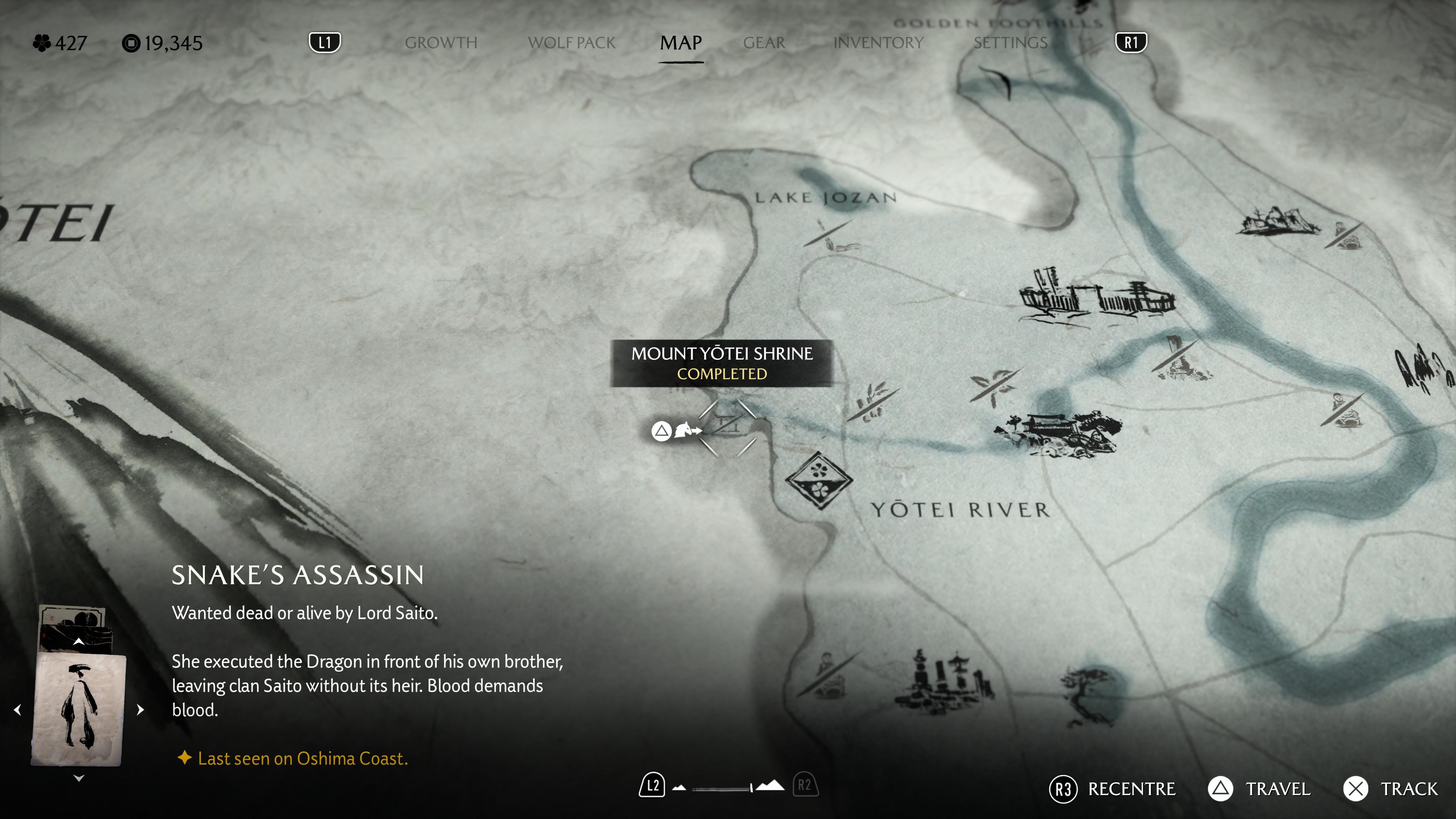The width and height of the screenshot is (1456, 819).
Task: Select the Map tab
Action: (x=681, y=43)
